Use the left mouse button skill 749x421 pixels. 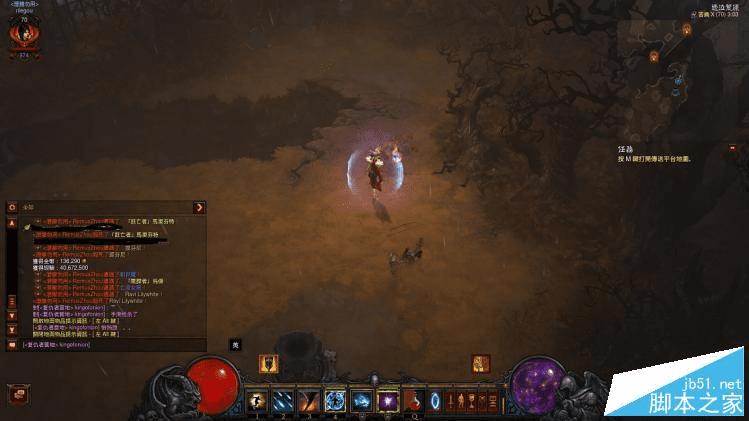[x=361, y=400]
